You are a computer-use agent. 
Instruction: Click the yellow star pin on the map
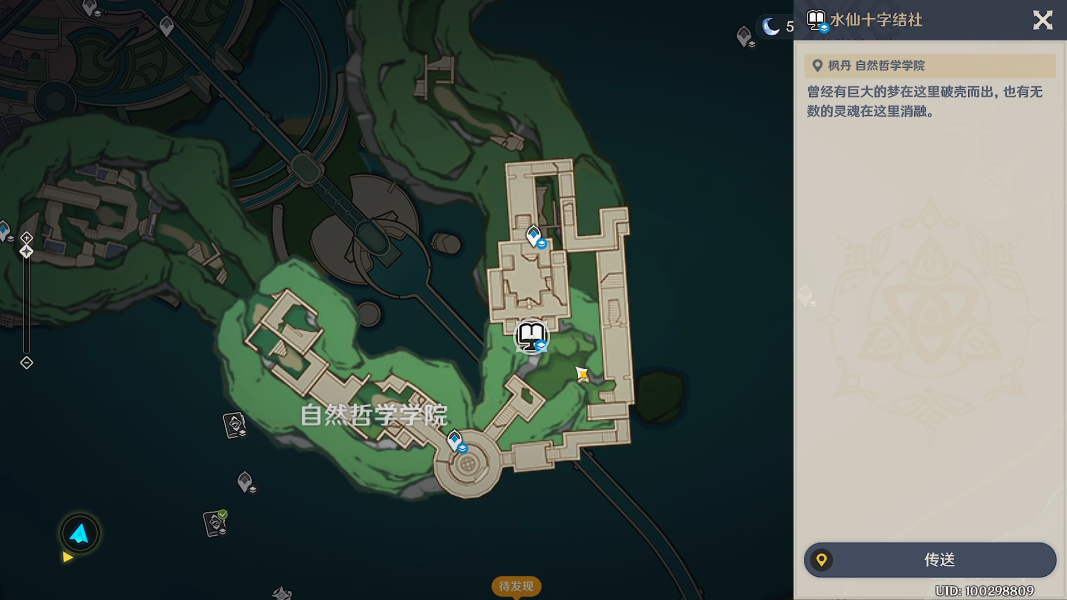[582, 374]
